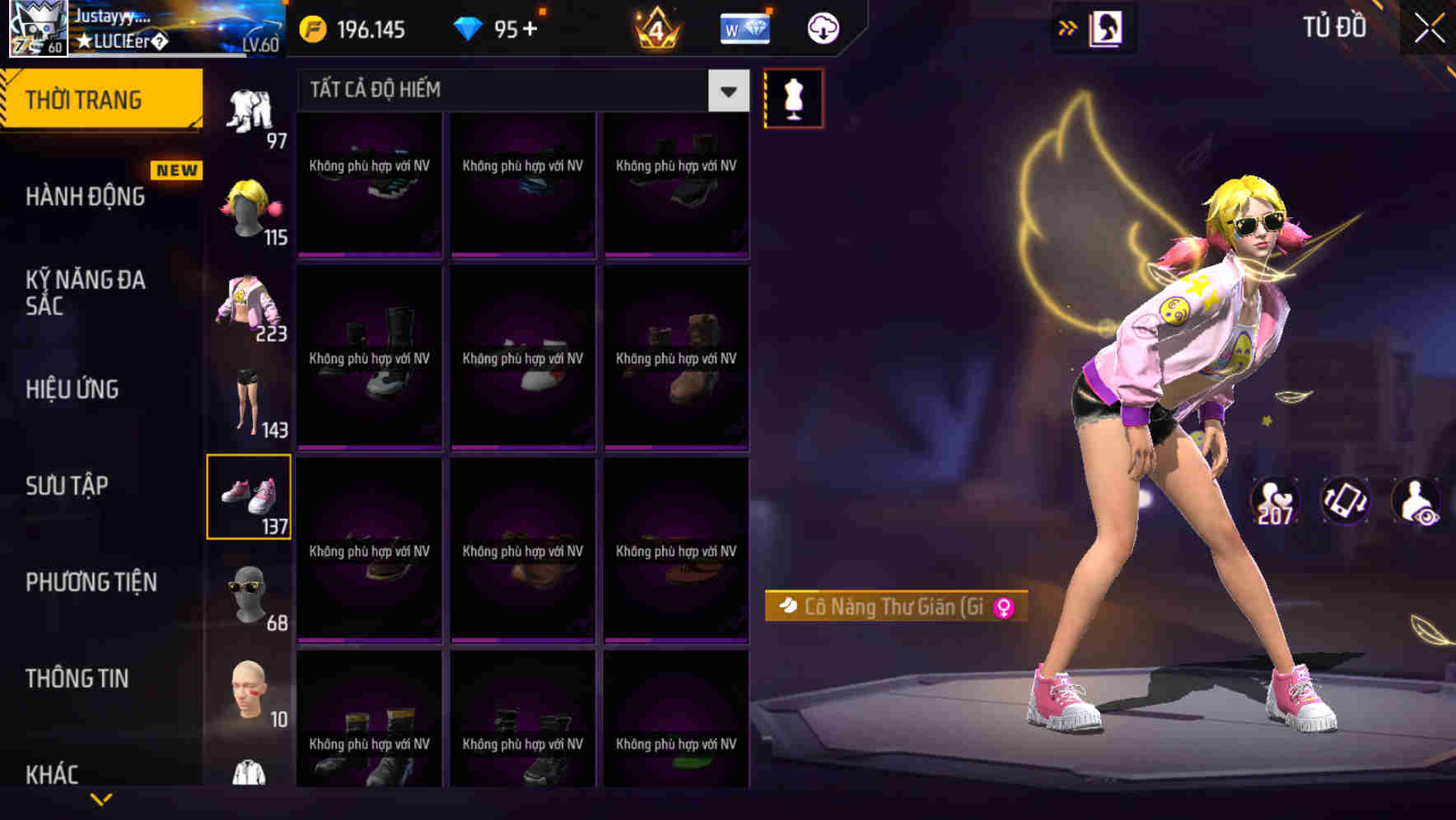Select the Weekly Membership diamond icon
The image size is (1456, 820).
[x=744, y=27]
